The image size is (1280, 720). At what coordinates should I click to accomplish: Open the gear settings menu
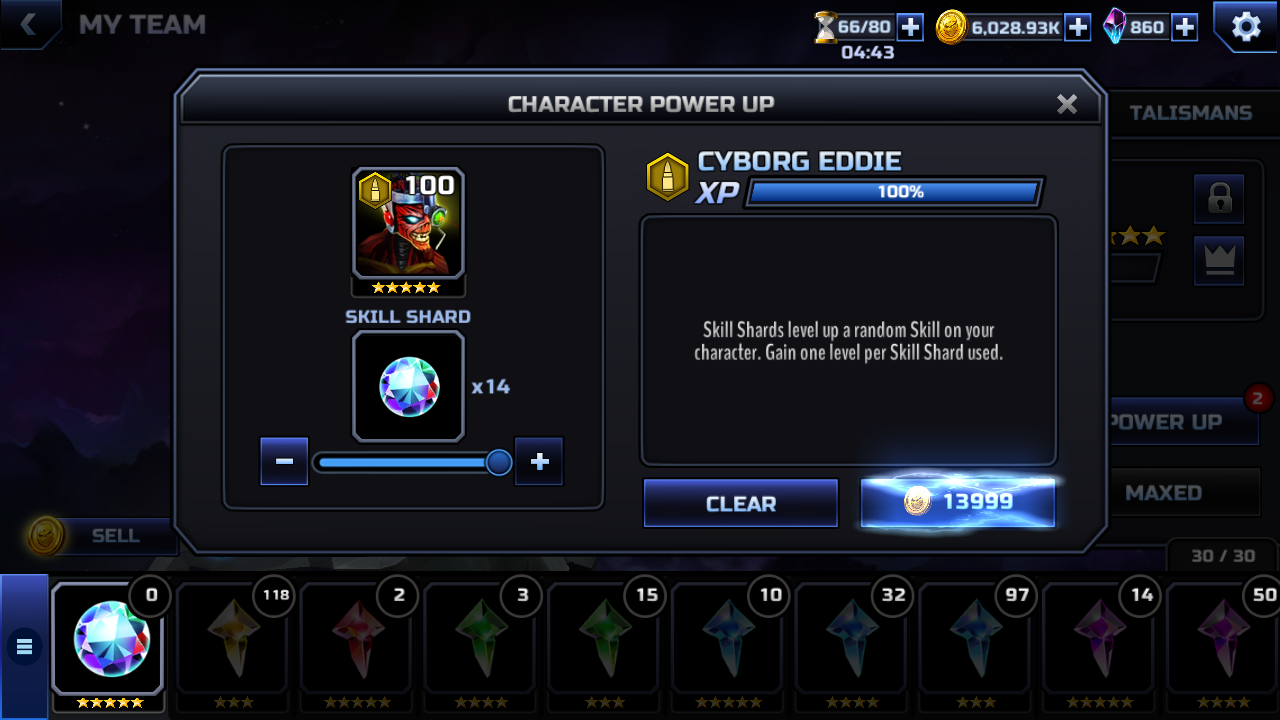pos(1246,27)
